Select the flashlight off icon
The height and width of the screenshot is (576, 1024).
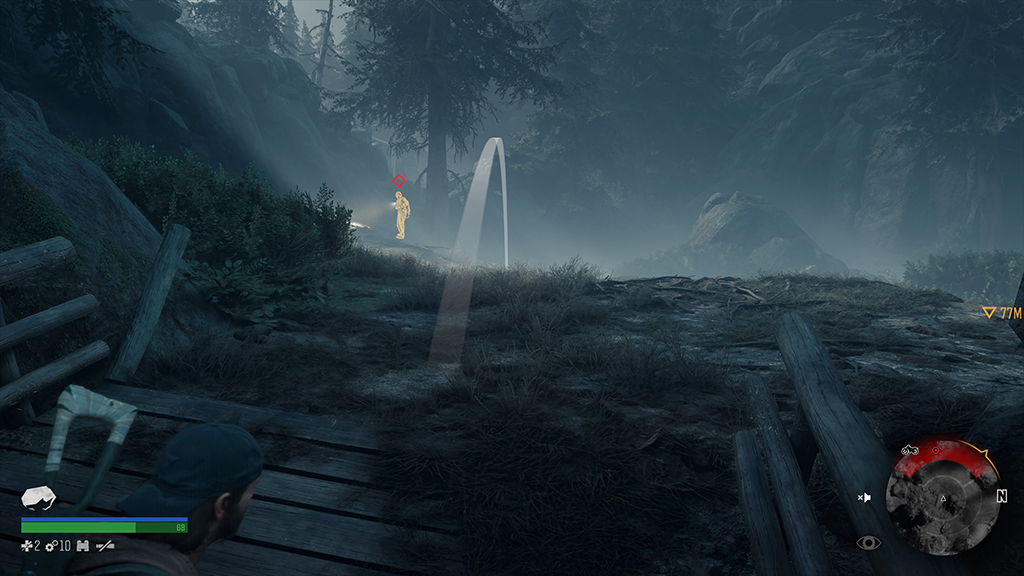tap(103, 545)
